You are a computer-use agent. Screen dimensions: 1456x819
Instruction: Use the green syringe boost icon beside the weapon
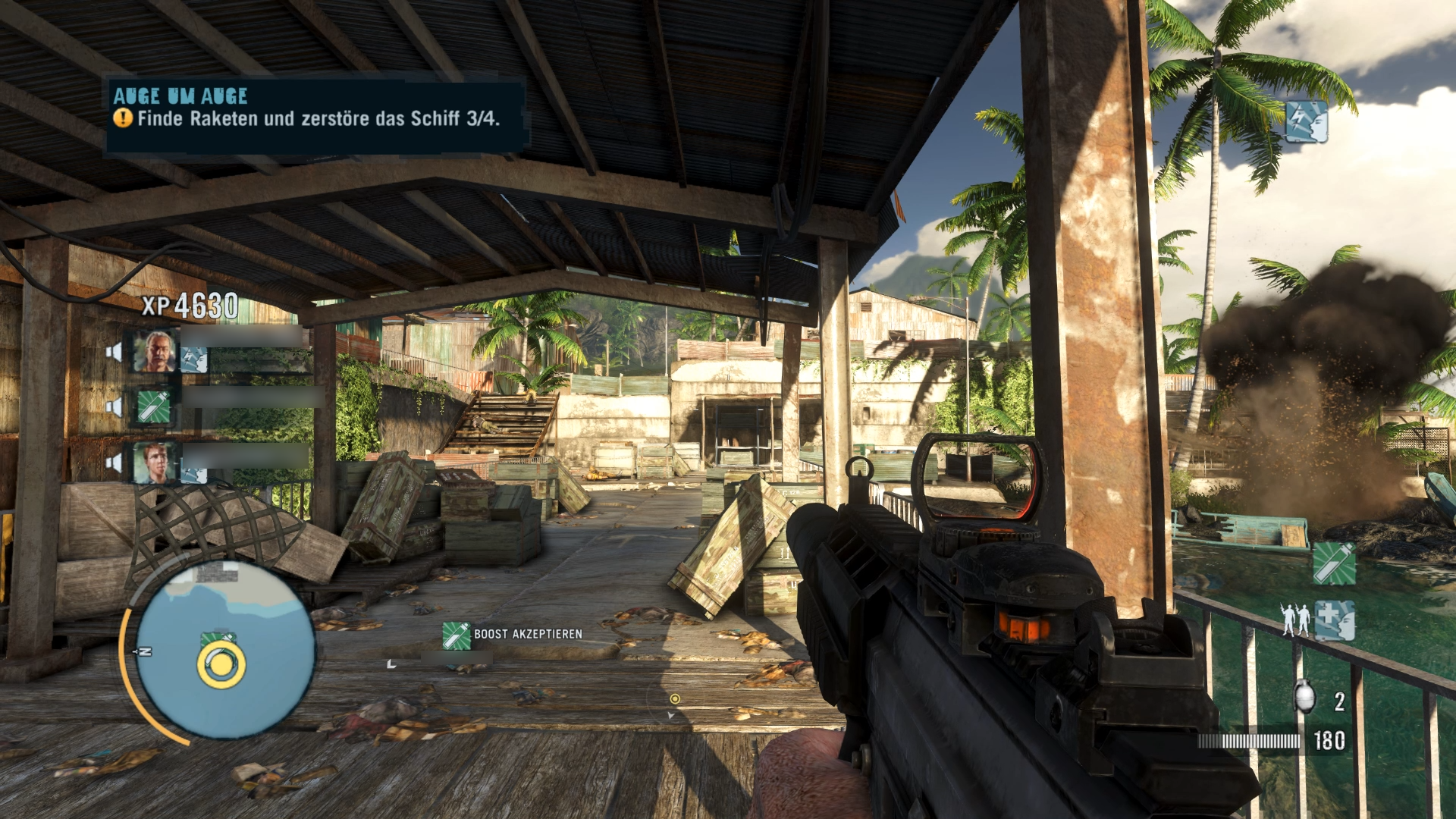[x=1334, y=563]
